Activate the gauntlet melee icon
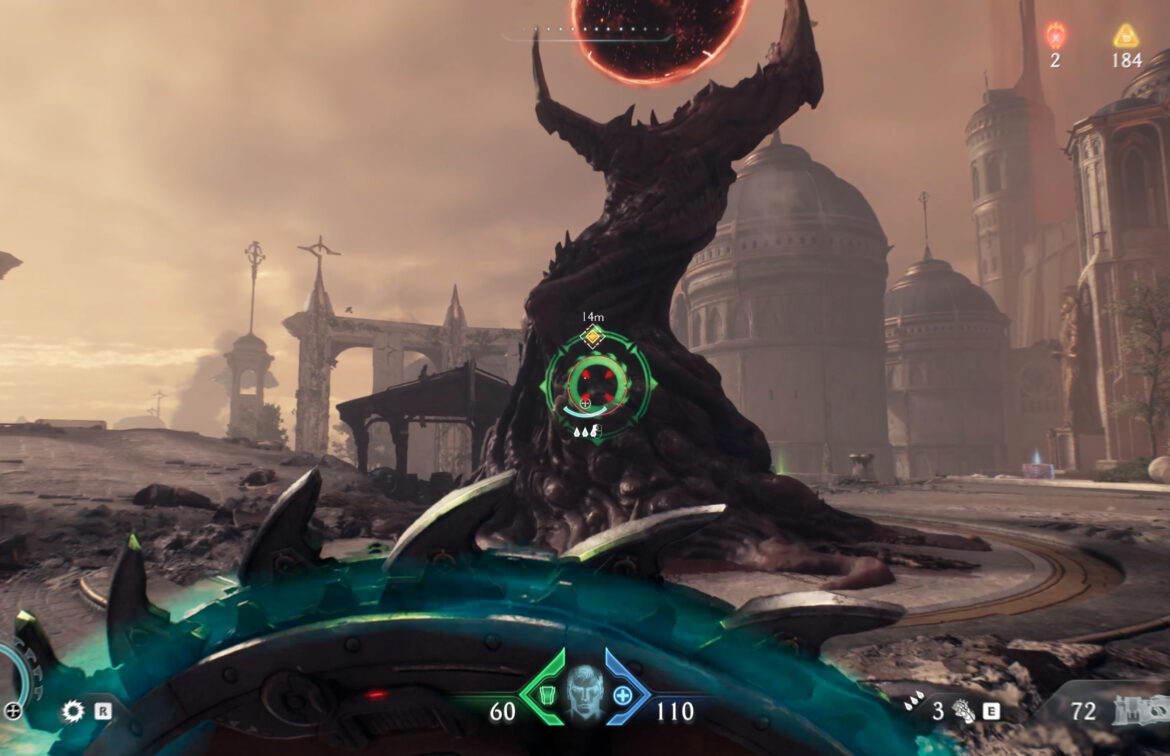Viewport: 1170px width, 756px height. [x=963, y=712]
